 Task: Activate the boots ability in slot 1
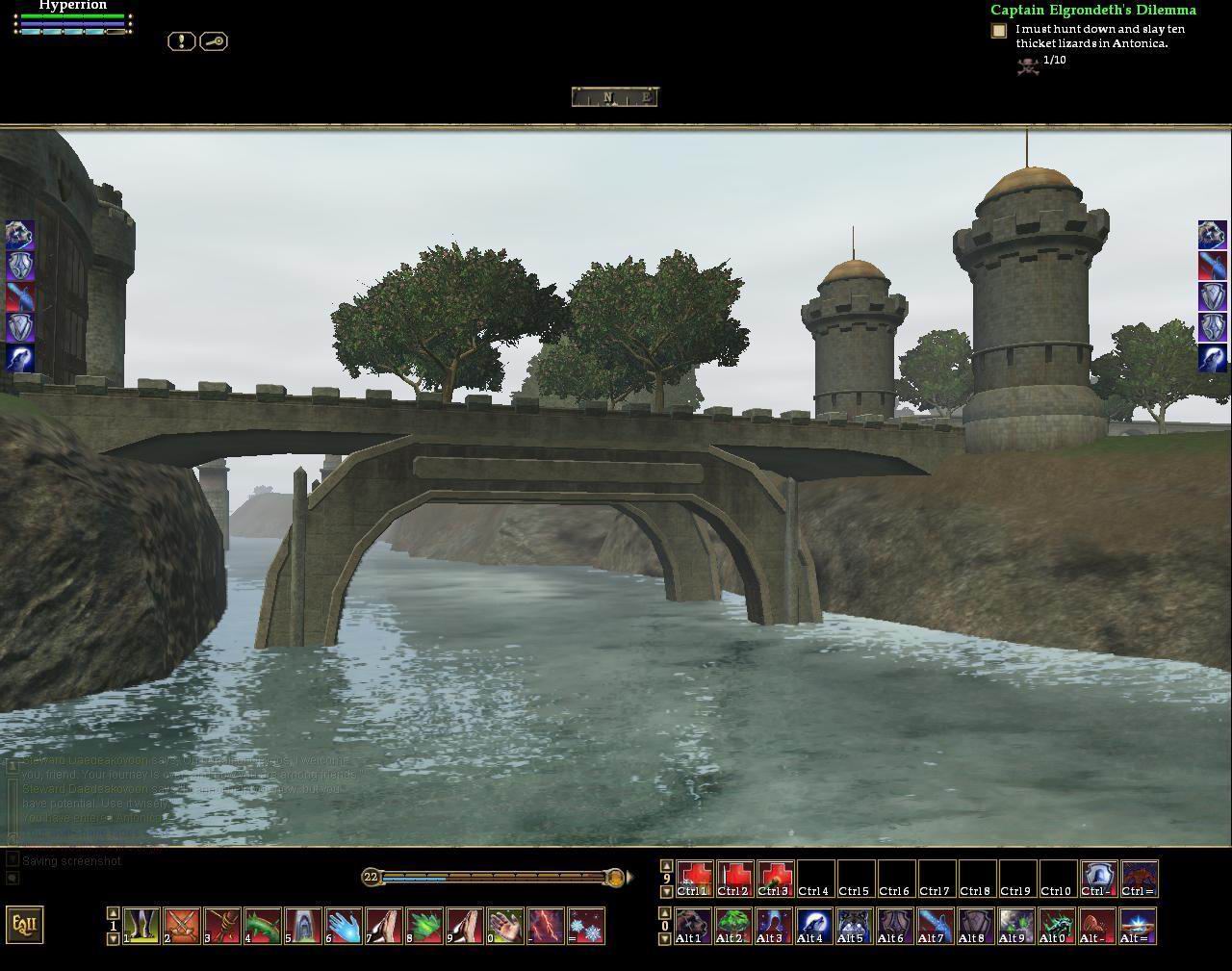click(x=141, y=926)
